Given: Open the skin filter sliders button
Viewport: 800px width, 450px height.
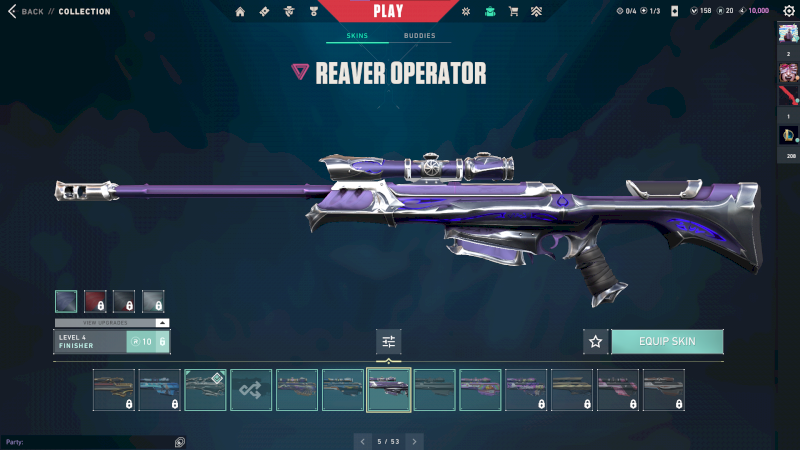Looking at the screenshot, I should (x=389, y=342).
